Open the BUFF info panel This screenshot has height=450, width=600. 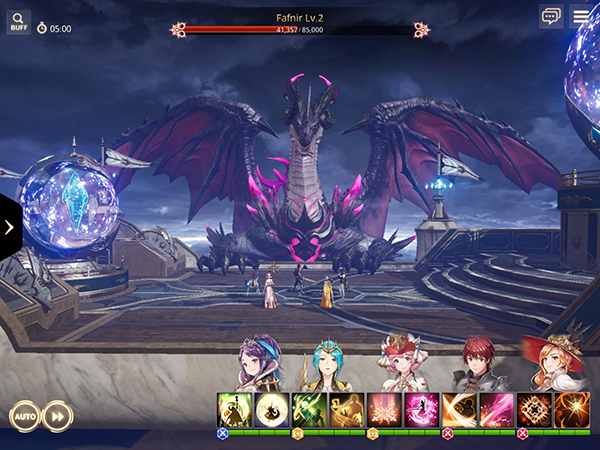pyautogui.click(x=19, y=21)
